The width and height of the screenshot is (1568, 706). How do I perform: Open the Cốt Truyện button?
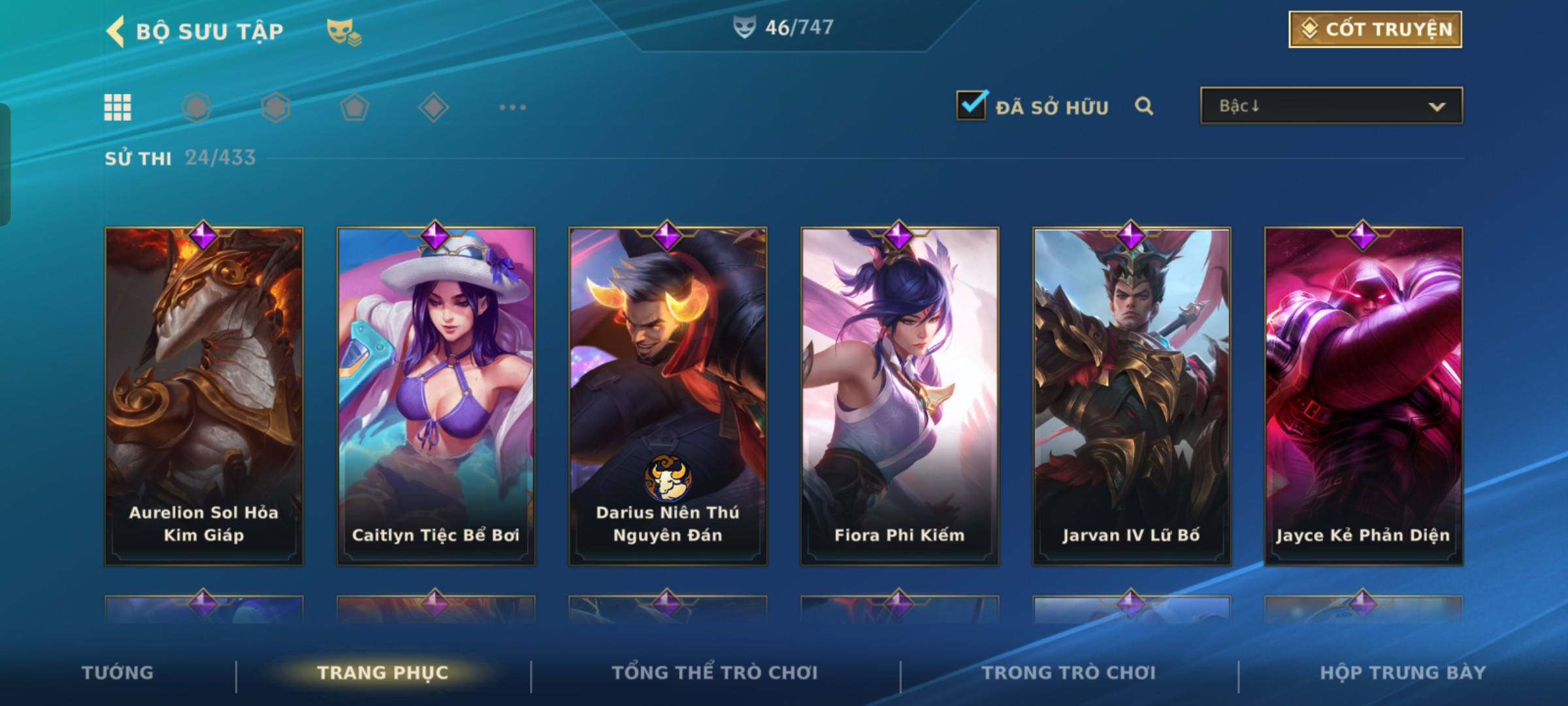1375,29
